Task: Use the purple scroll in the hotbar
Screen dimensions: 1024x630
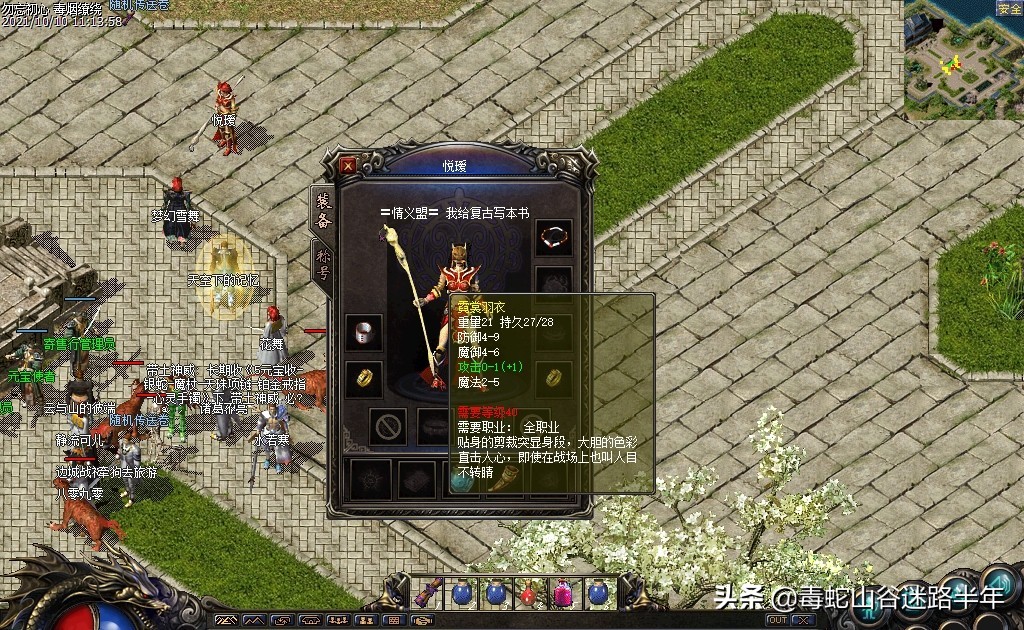Action: click(x=428, y=592)
